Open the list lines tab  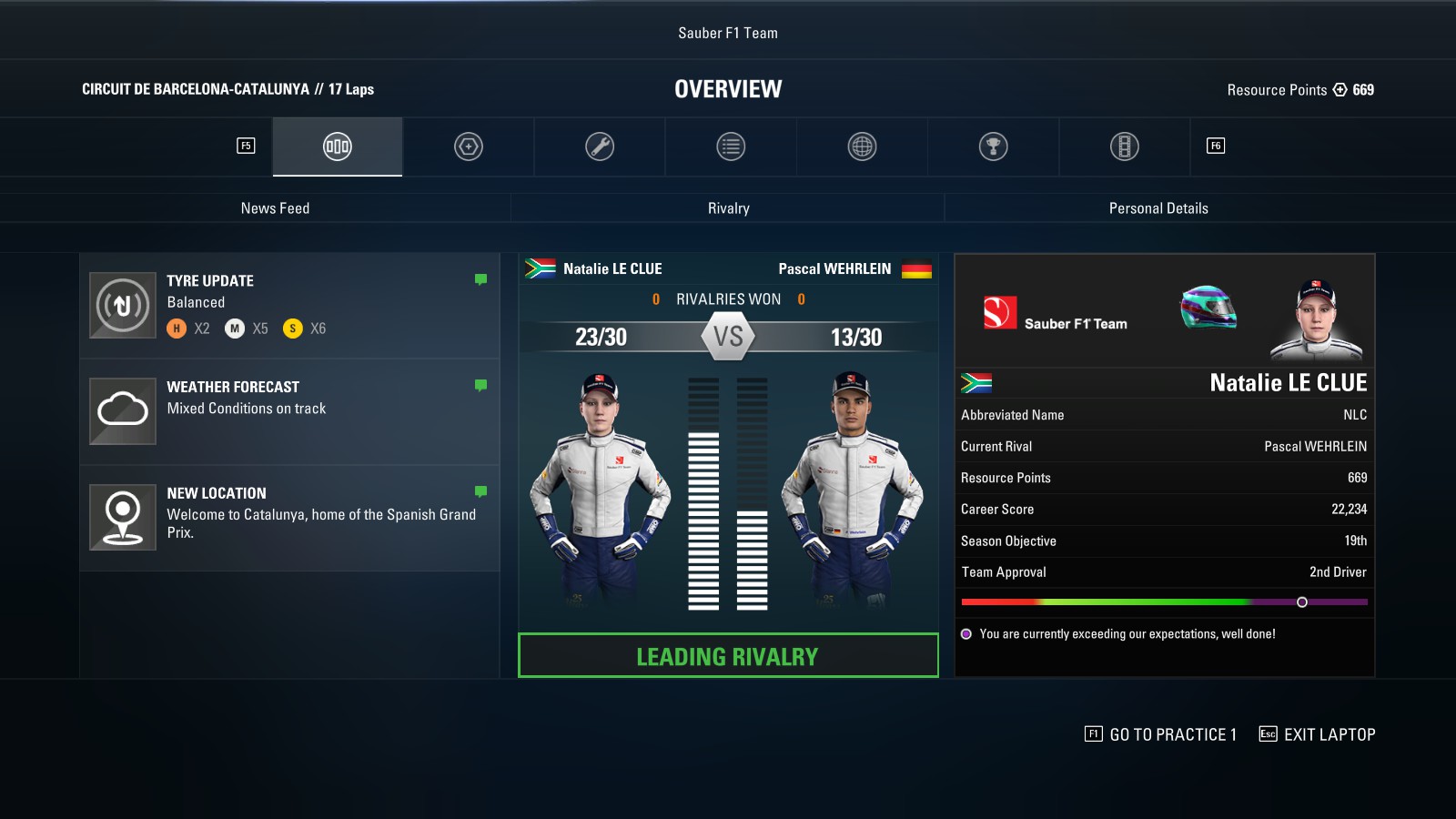731,147
